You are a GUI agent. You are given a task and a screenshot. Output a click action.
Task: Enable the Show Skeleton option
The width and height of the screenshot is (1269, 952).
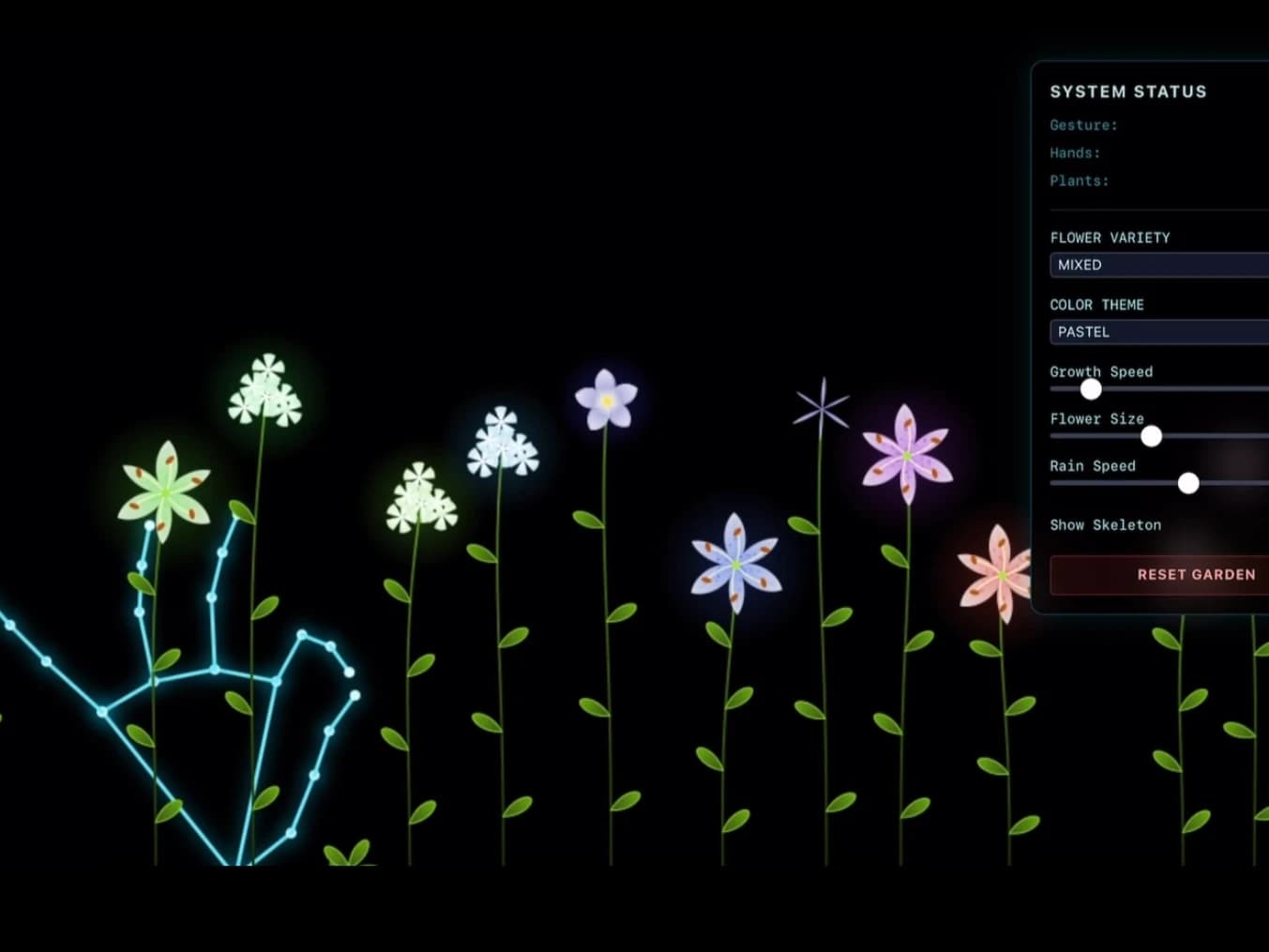pos(1105,525)
